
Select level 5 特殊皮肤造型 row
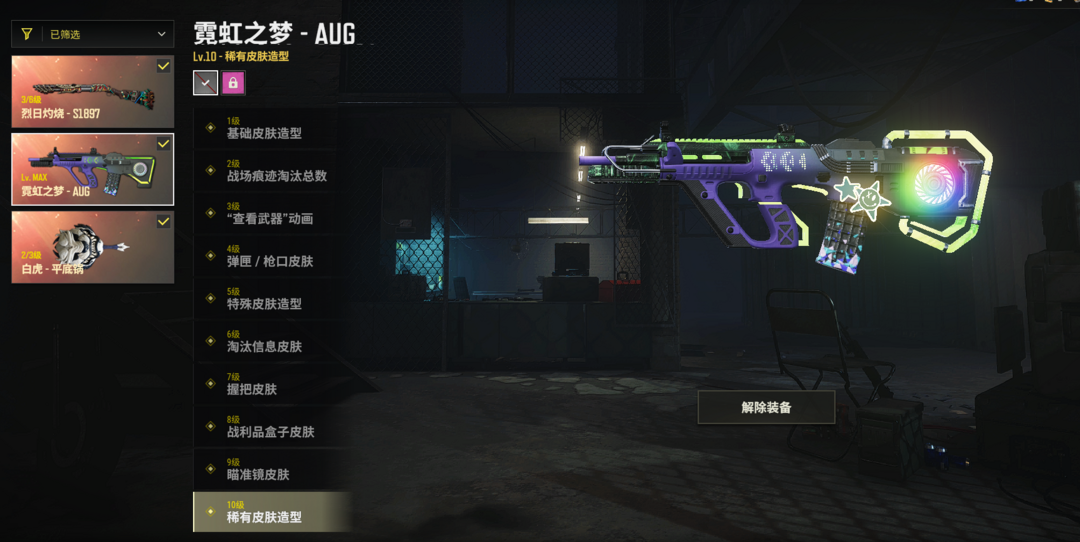(270, 298)
